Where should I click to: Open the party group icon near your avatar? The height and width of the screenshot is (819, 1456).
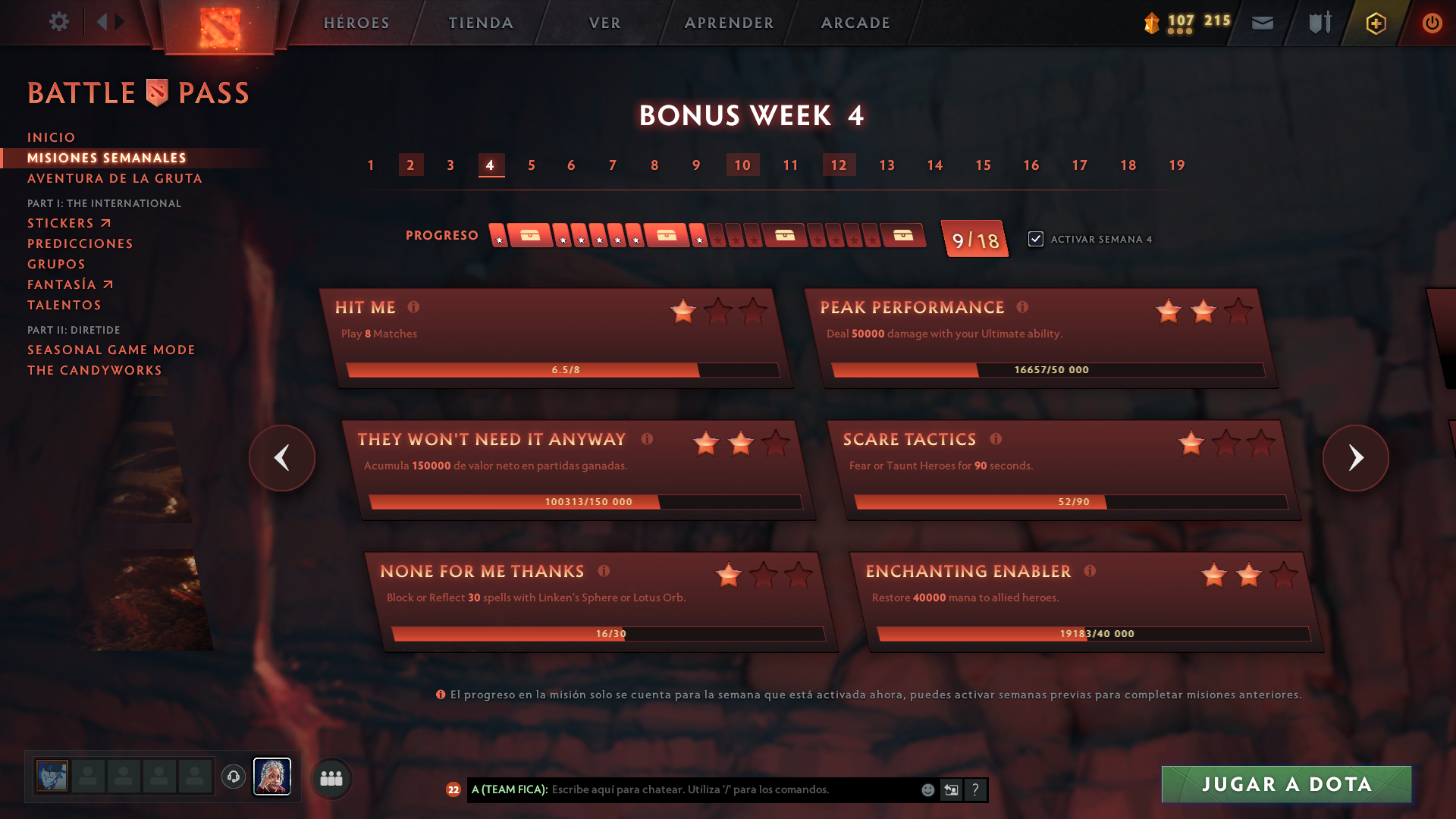point(331,778)
